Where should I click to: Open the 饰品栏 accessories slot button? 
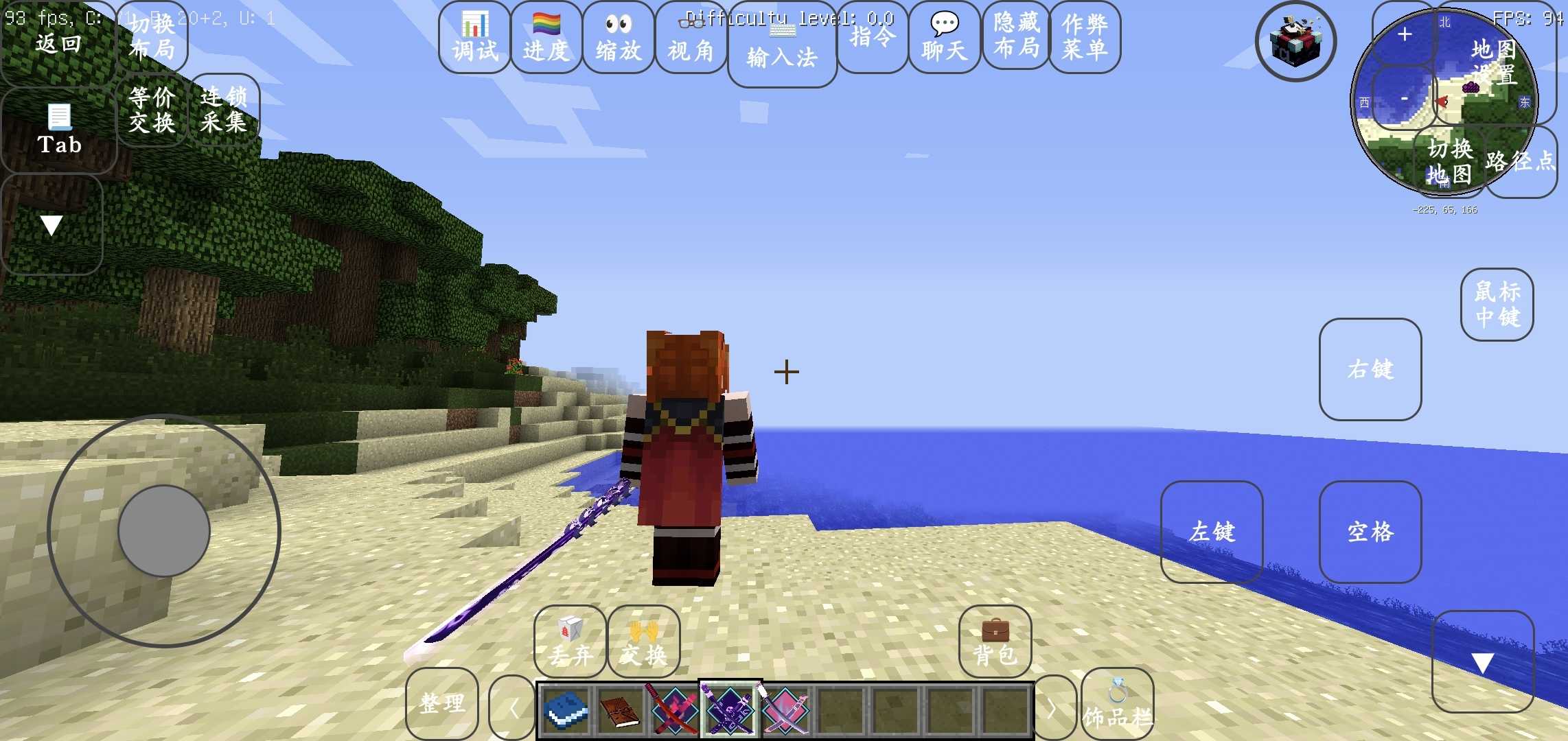[1117, 705]
